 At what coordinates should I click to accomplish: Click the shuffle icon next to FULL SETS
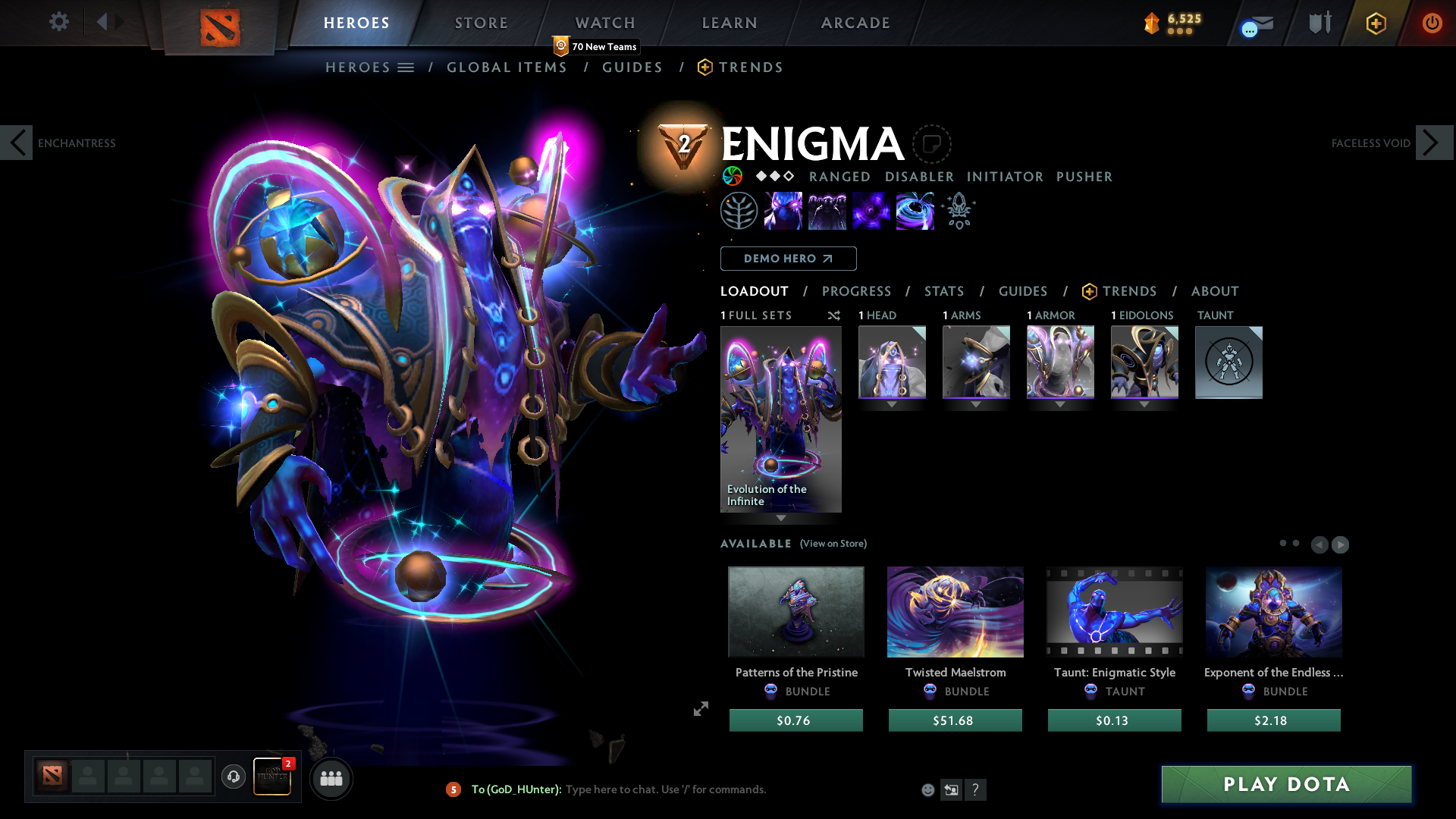[834, 315]
